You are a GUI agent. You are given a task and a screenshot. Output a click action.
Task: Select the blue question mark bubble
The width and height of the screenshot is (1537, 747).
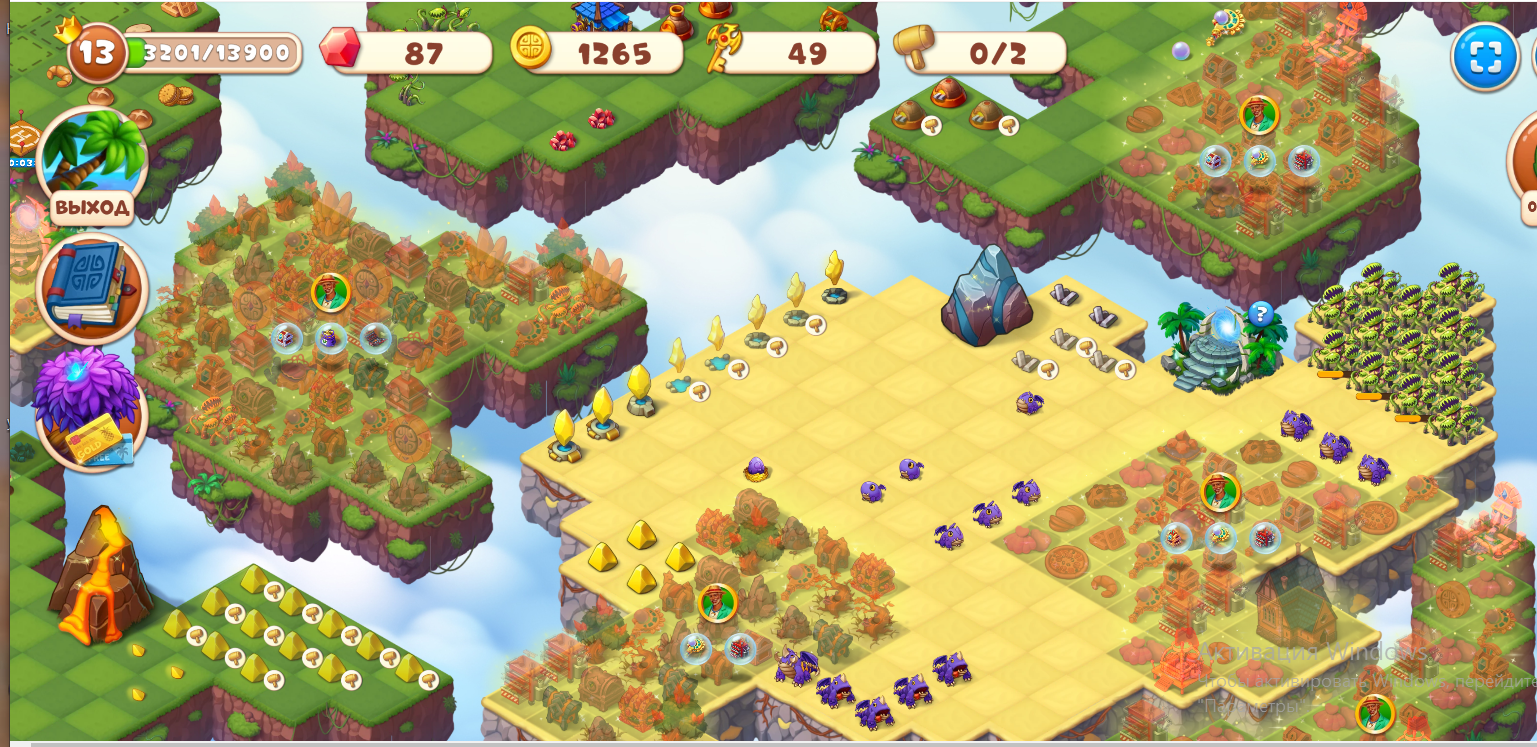(1260, 315)
